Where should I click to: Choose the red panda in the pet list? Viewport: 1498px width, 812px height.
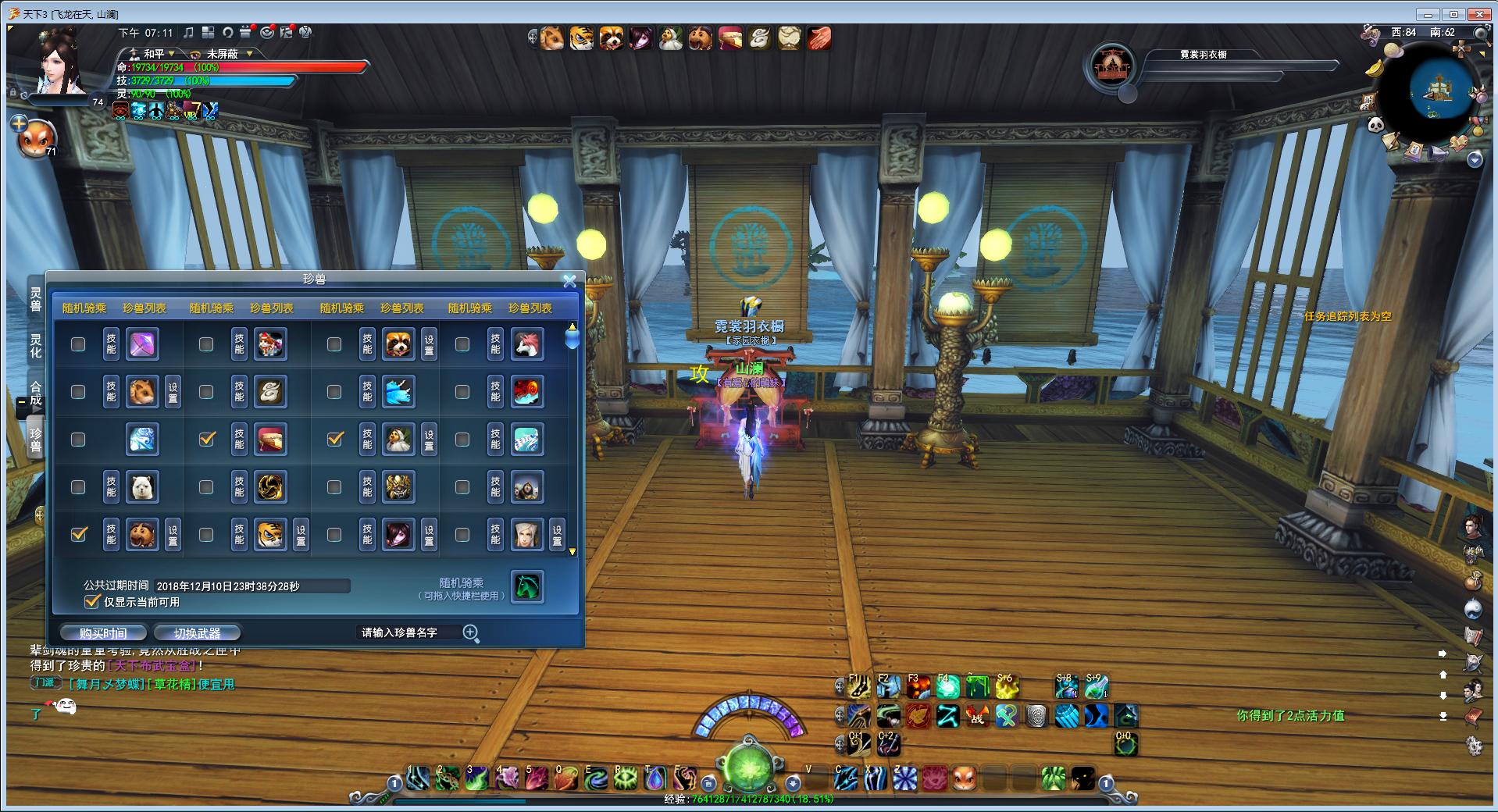click(398, 344)
